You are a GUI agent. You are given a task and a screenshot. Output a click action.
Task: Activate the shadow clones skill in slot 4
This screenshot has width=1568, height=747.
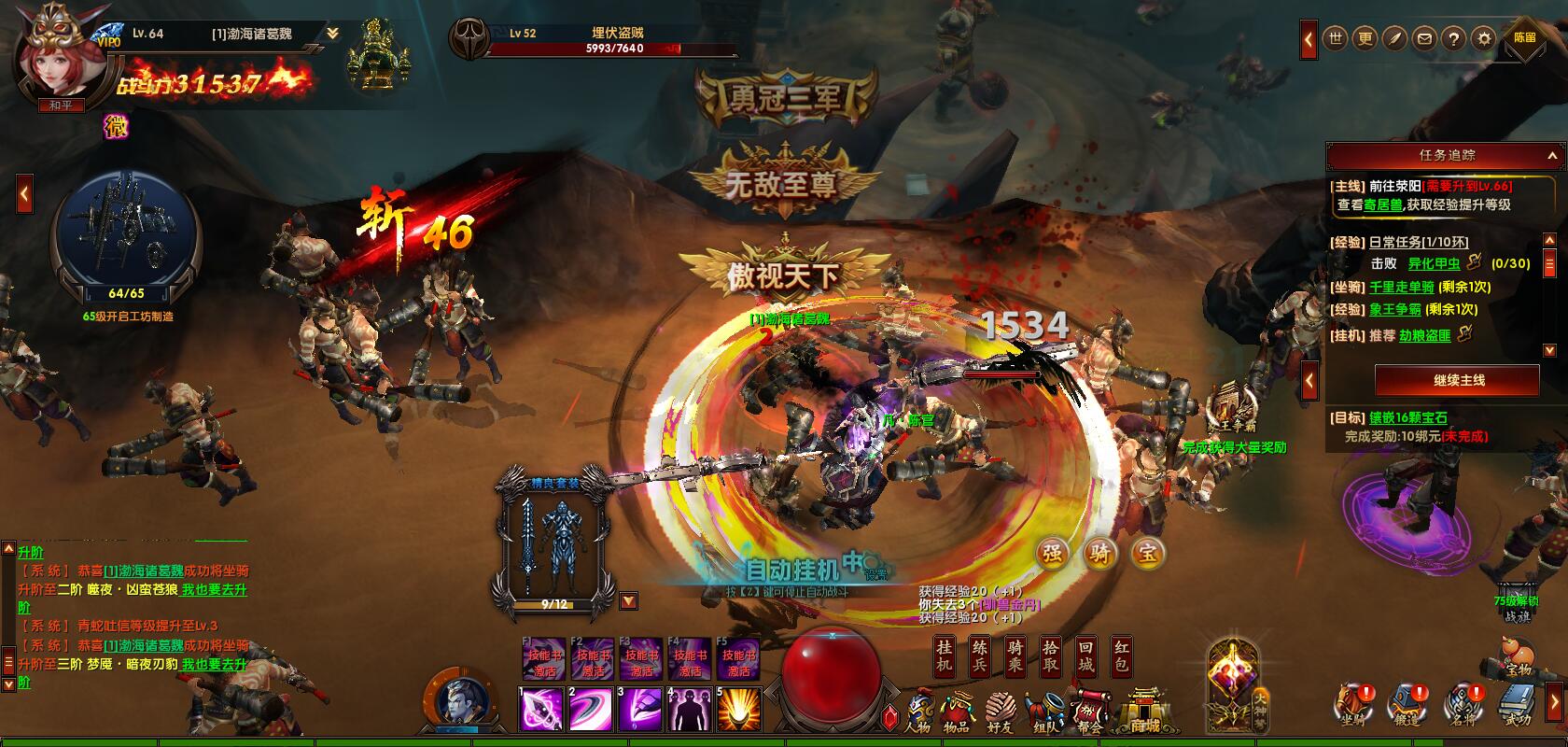point(690,710)
